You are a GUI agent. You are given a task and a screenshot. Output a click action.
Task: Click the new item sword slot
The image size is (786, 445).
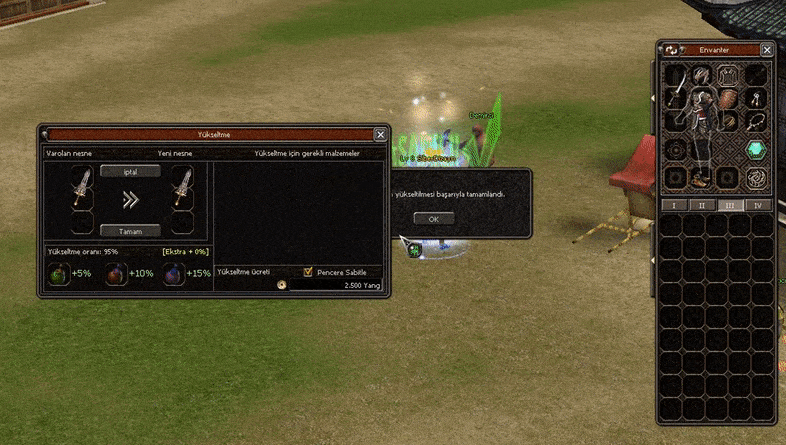point(182,188)
